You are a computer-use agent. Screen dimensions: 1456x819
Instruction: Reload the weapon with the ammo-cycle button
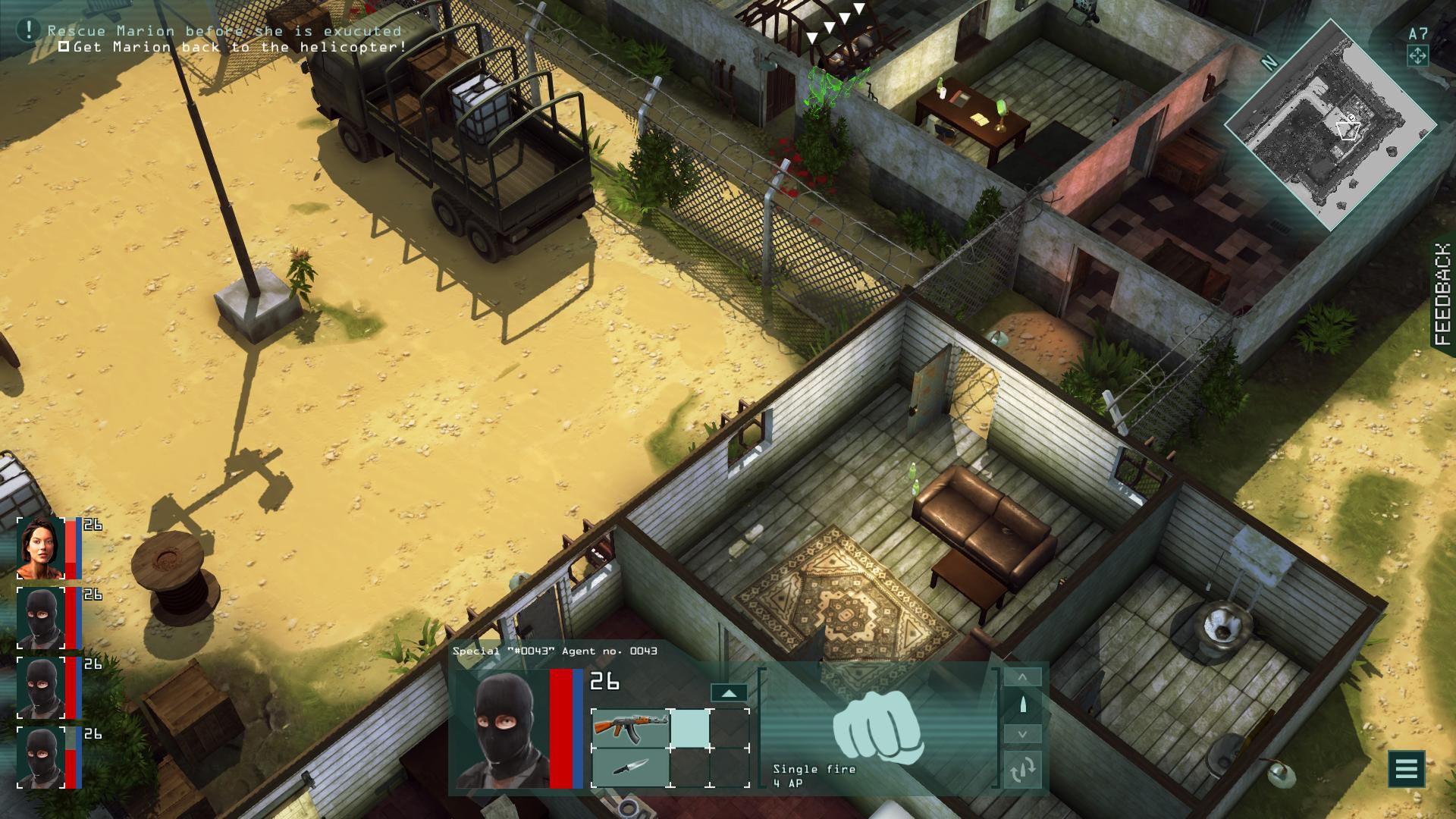1022,770
